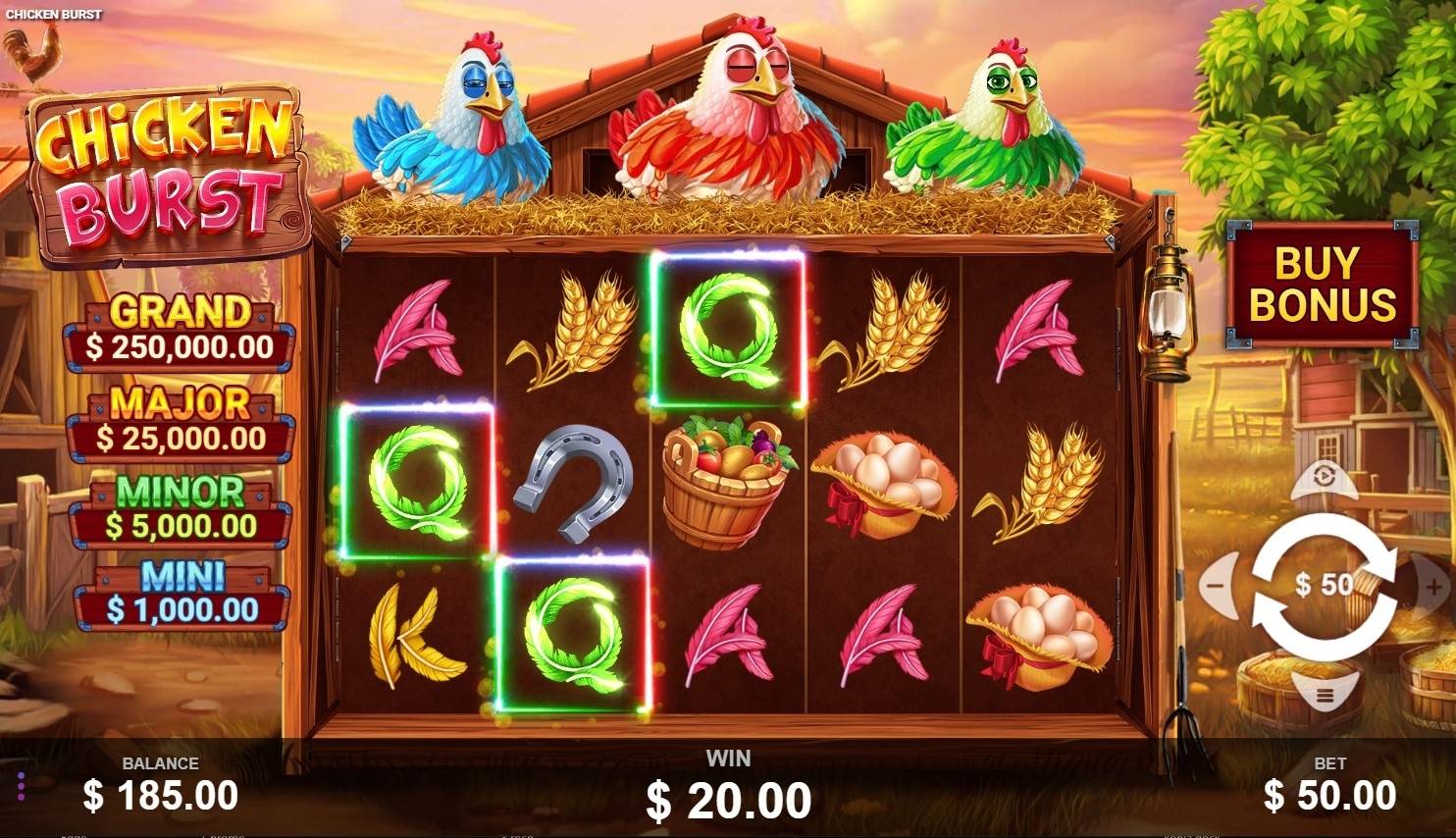Click the horseshoe symbol on the second reel
This screenshot has height=838, width=1456.
574,481
